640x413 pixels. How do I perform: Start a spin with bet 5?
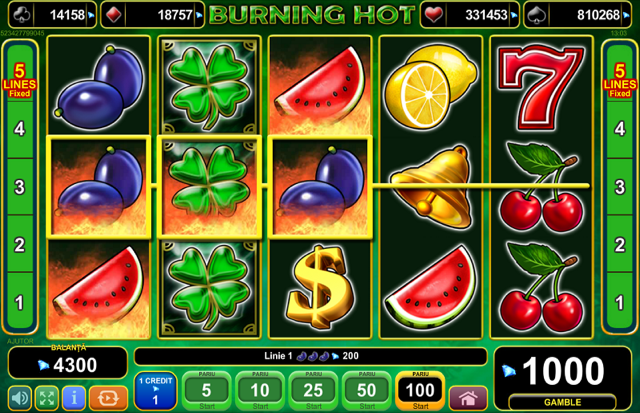click(x=206, y=390)
